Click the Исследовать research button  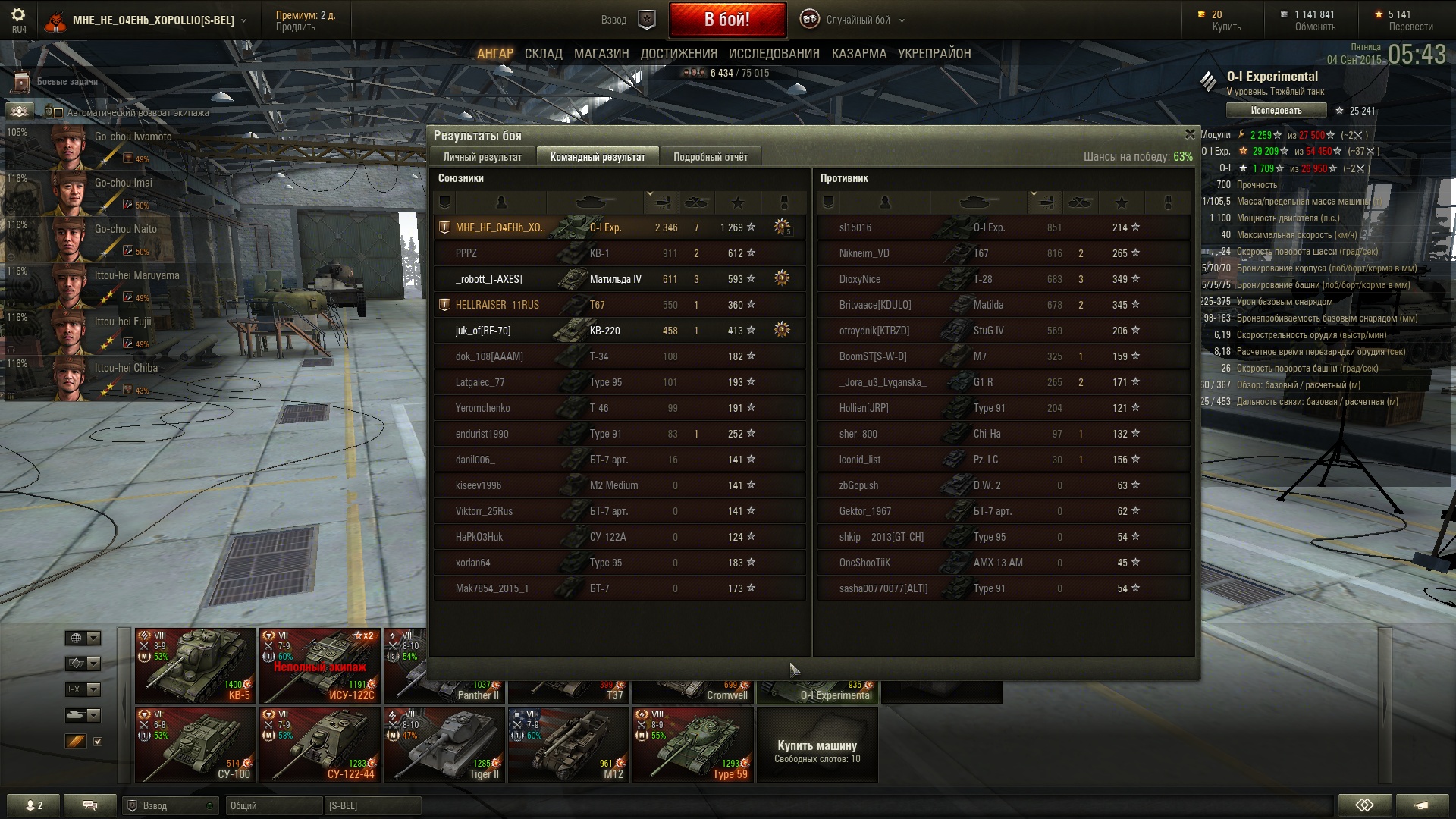1276,111
